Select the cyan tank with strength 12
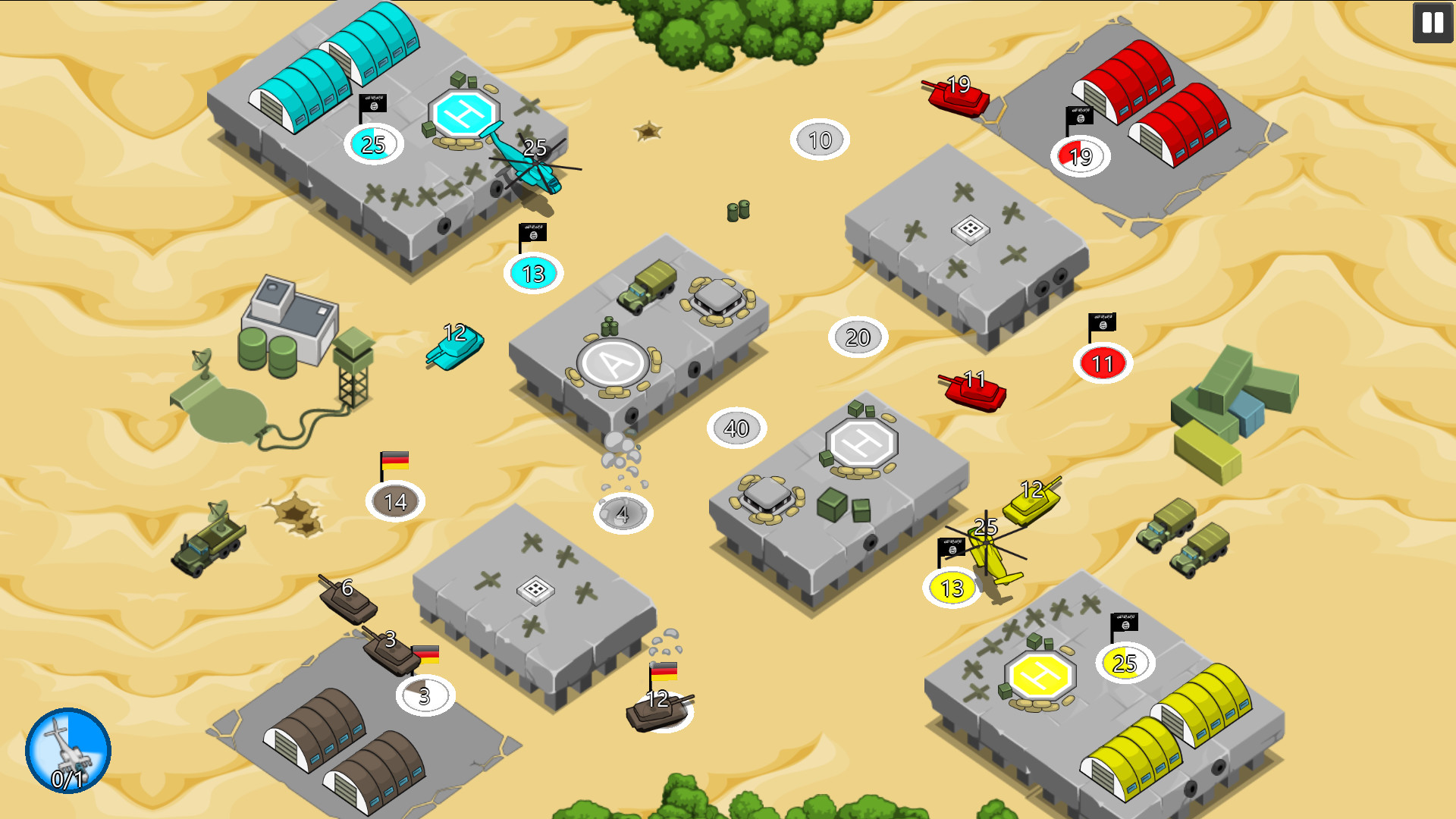The image size is (1456, 819). click(x=455, y=349)
